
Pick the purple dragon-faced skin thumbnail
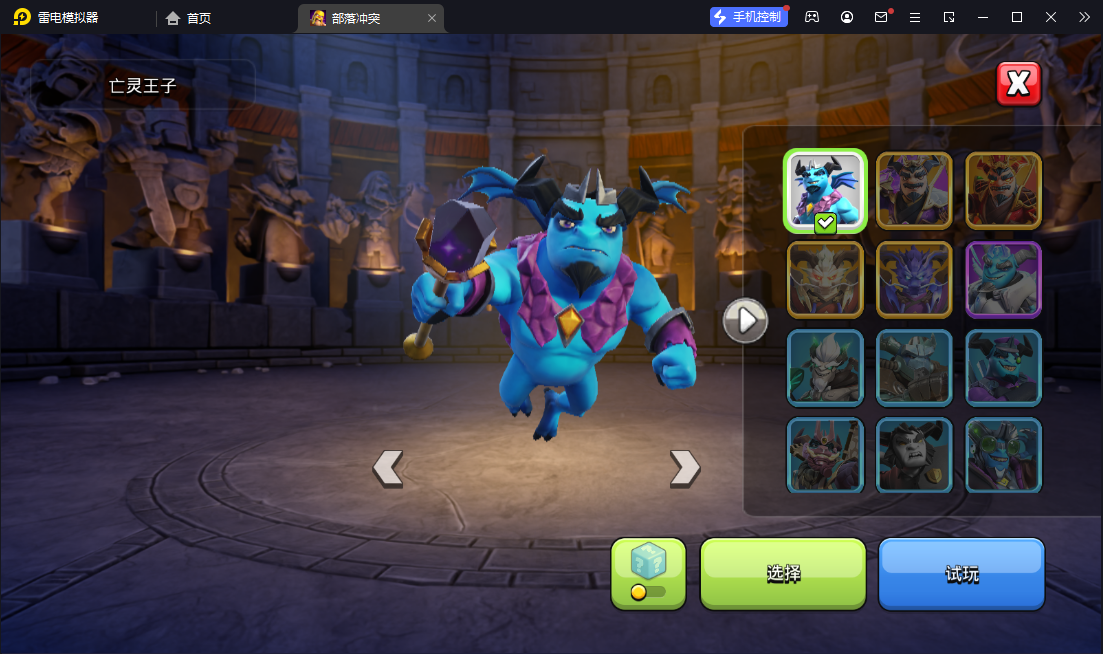point(914,279)
